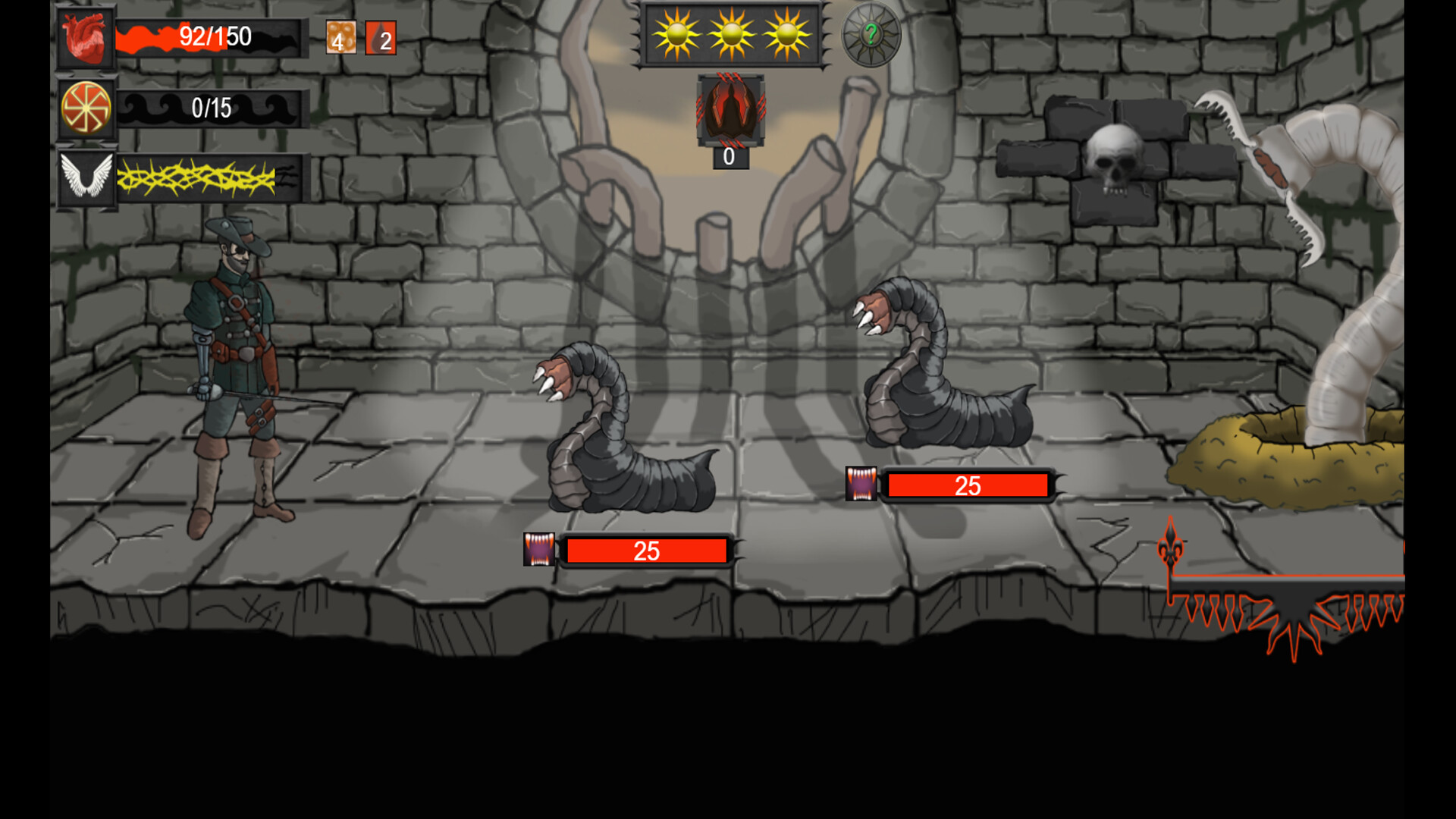Click the blood drop counter showing 2
Viewport: 1456px width, 819px height.
(381, 36)
